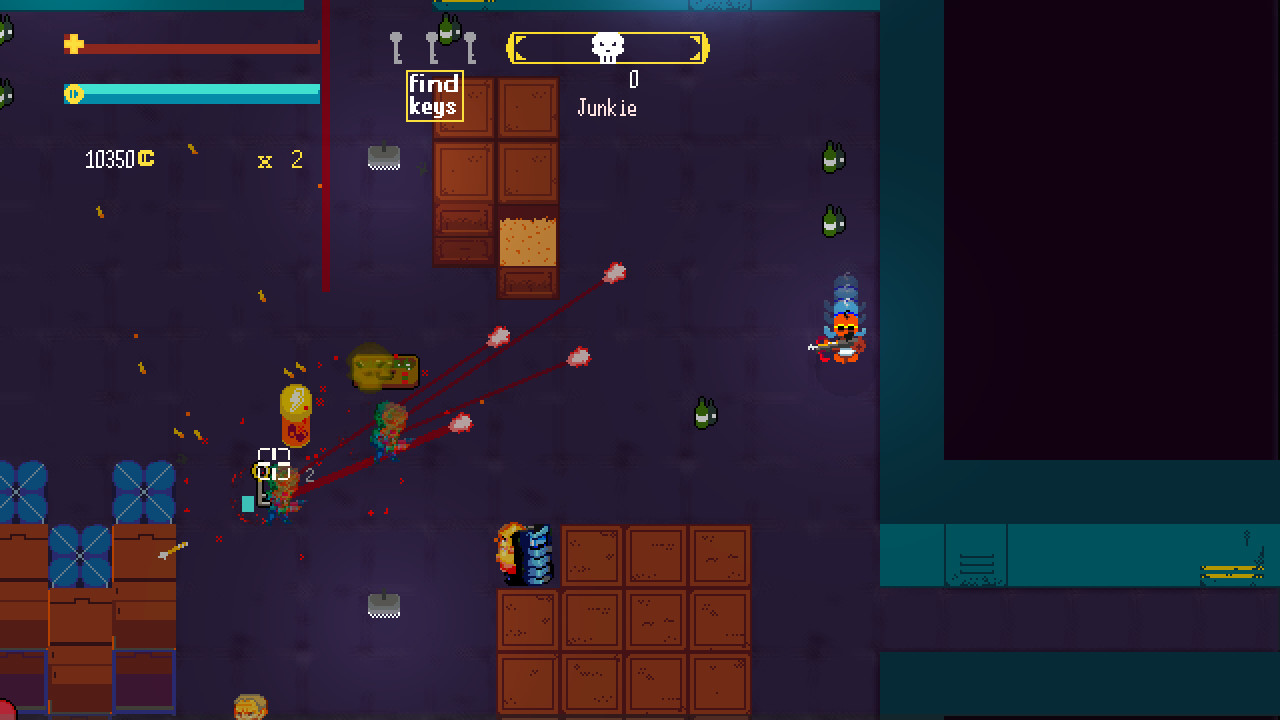Click the left bracket of the skull banner
Screen dimensions: 1280x720
click(x=519, y=46)
